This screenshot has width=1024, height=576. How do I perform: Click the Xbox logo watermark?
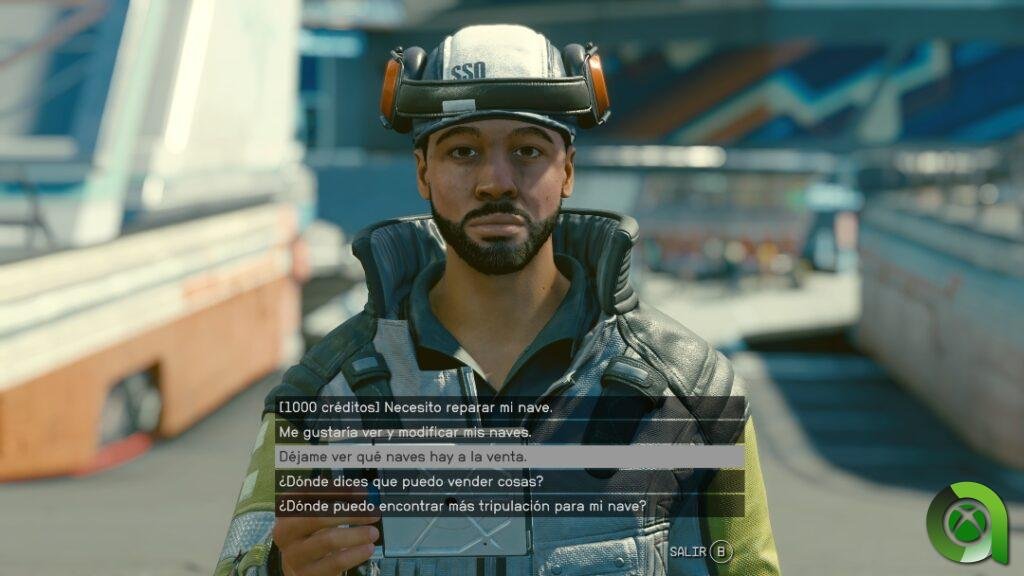tap(966, 524)
